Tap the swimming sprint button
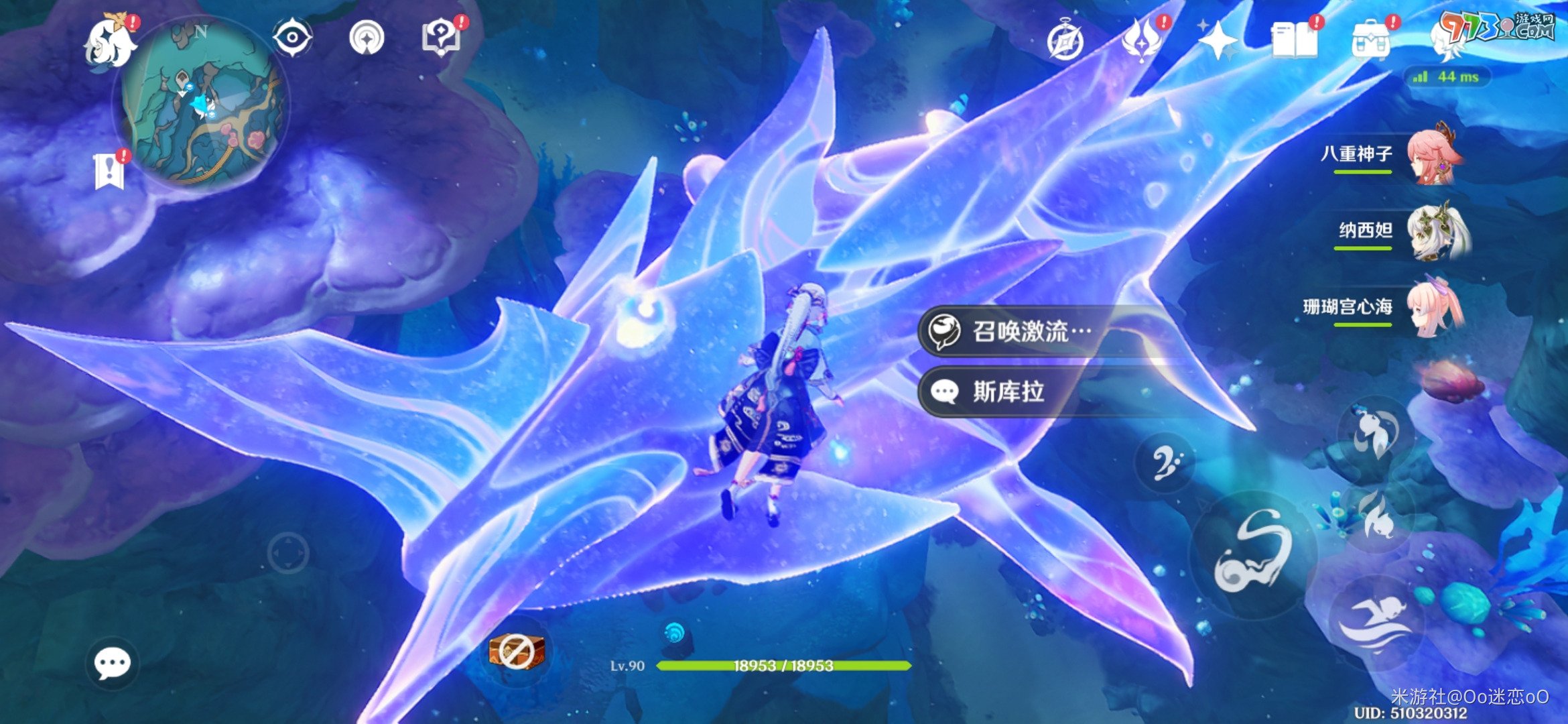Screen dimensions: 1568x724 pos(1375,622)
